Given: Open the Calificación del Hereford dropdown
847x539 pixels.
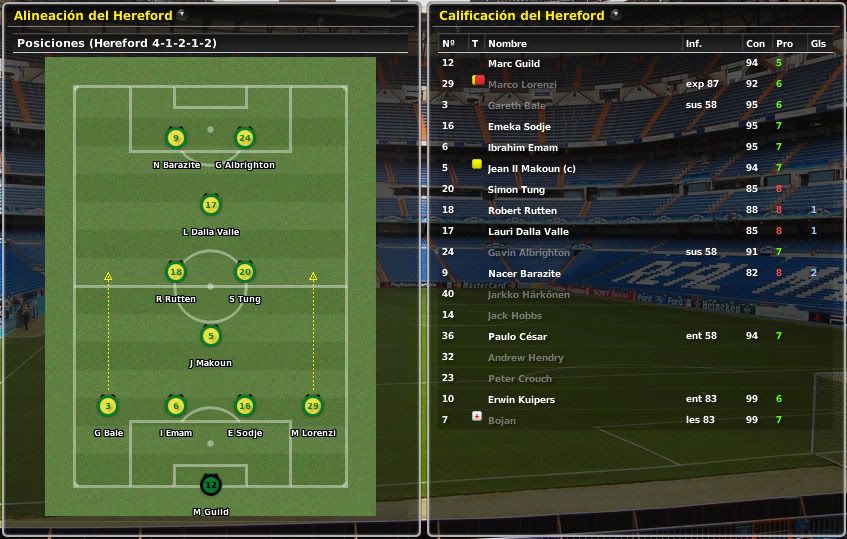Looking at the screenshot, I should coord(615,15).
